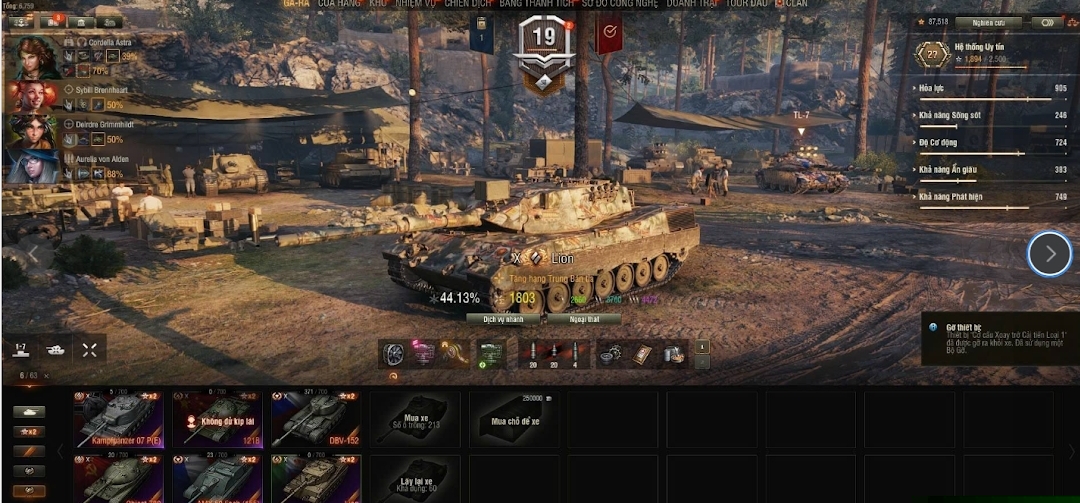Choose crew member Deirdre Grimmhildt
This screenshot has width=1080, height=503.
point(34,131)
